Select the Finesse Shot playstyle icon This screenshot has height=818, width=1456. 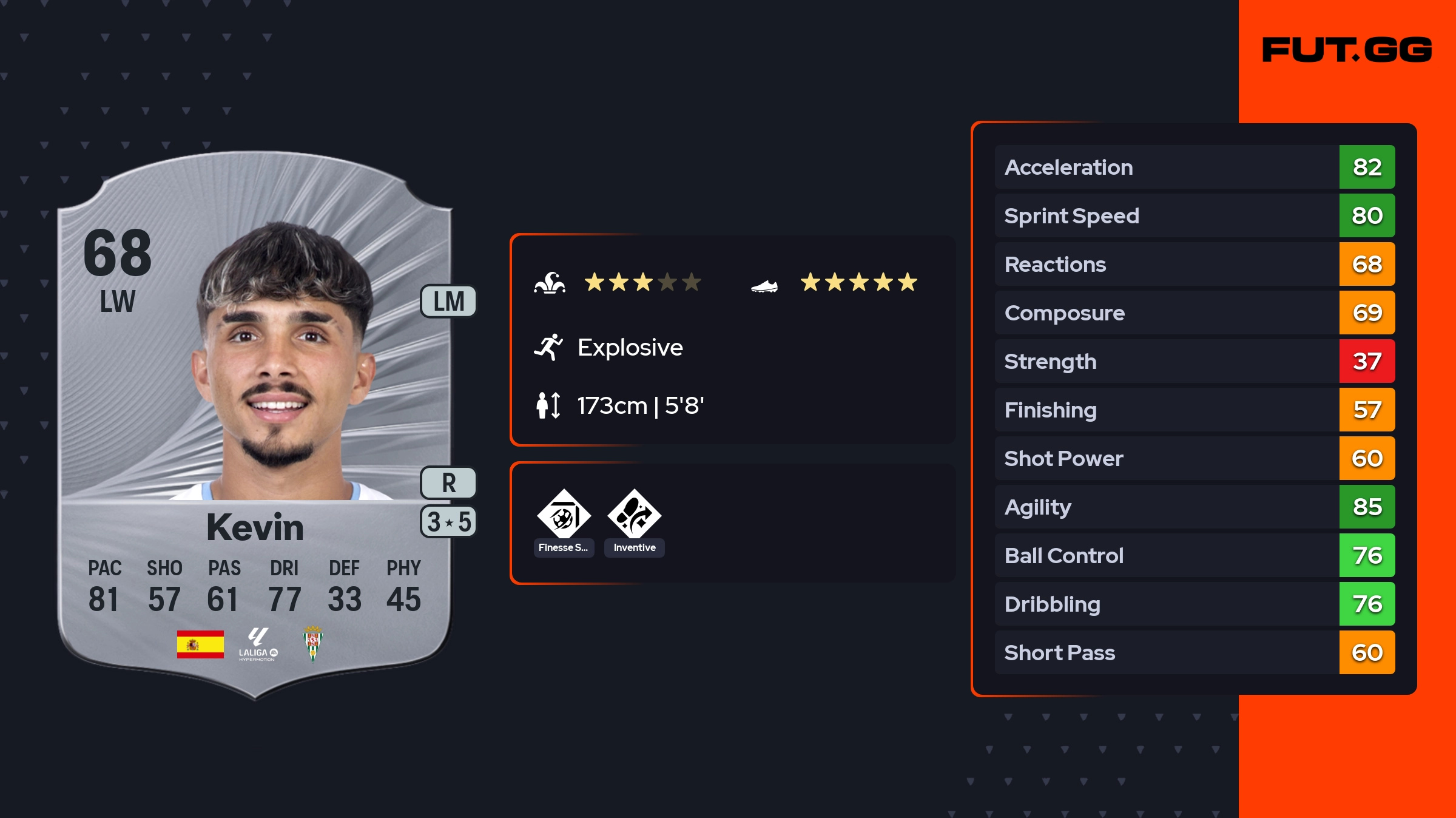[x=564, y=515]
